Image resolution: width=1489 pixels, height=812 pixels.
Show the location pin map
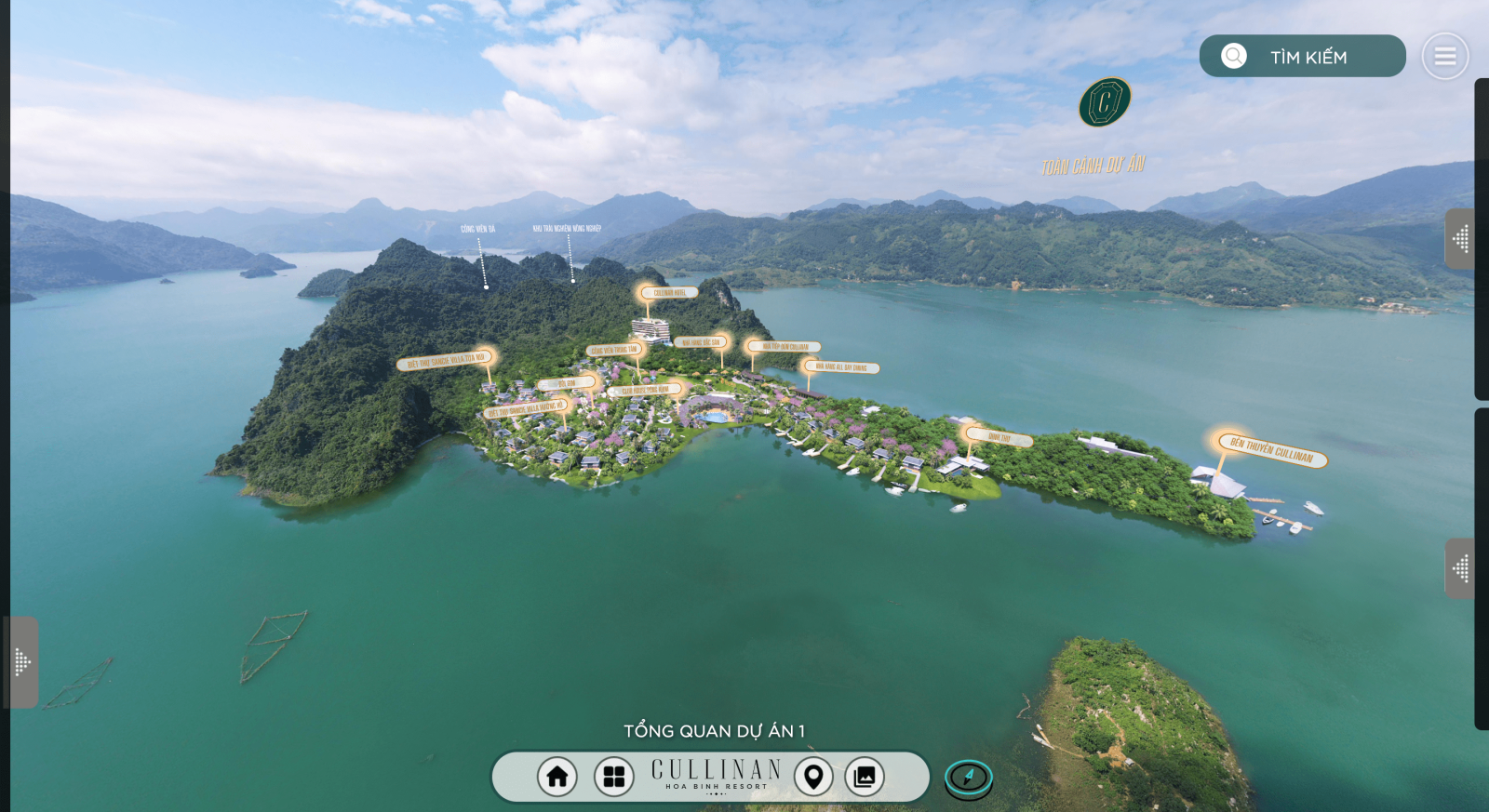tap(813, 777)
